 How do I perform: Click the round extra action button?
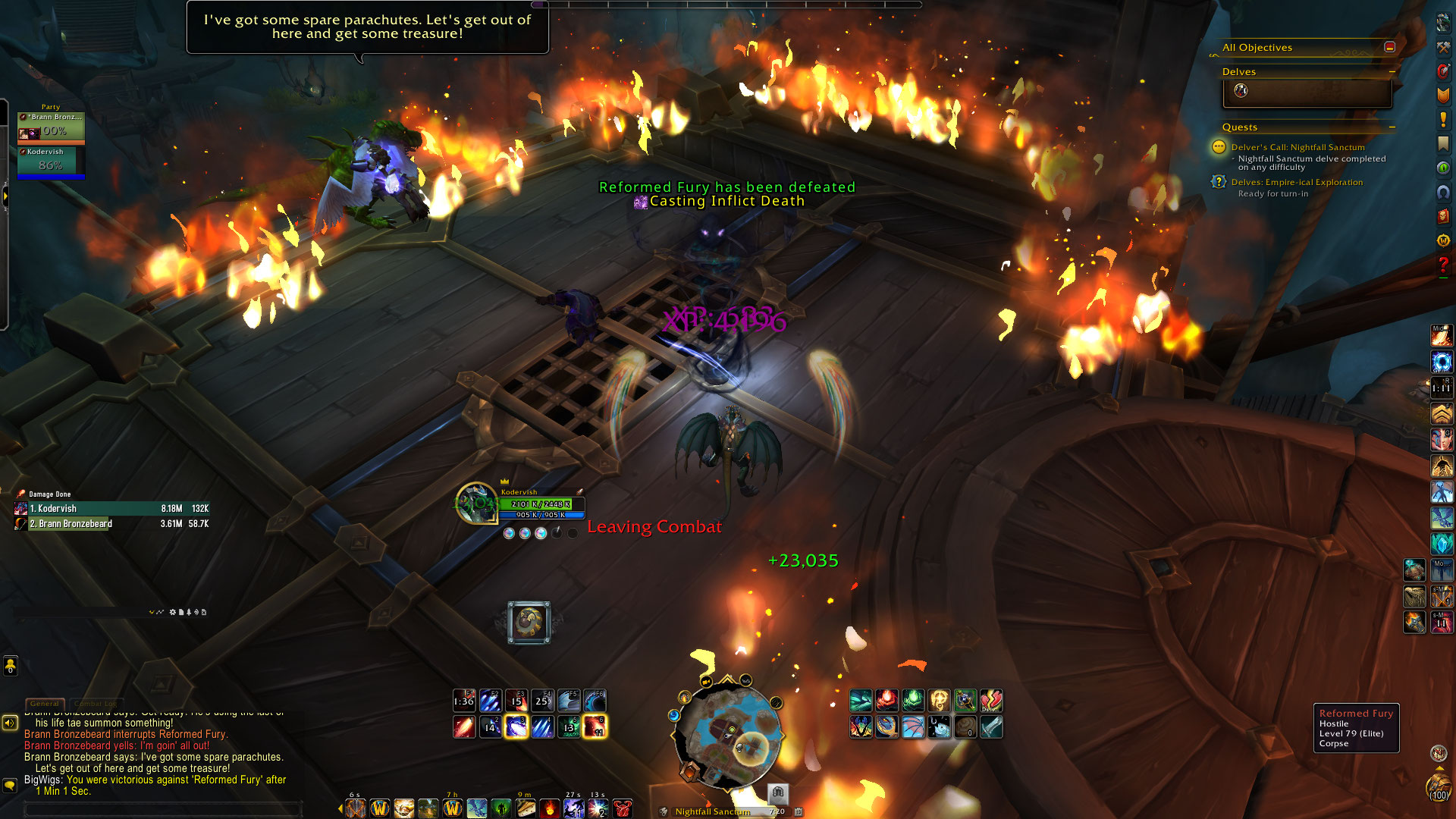coord(529,623)
